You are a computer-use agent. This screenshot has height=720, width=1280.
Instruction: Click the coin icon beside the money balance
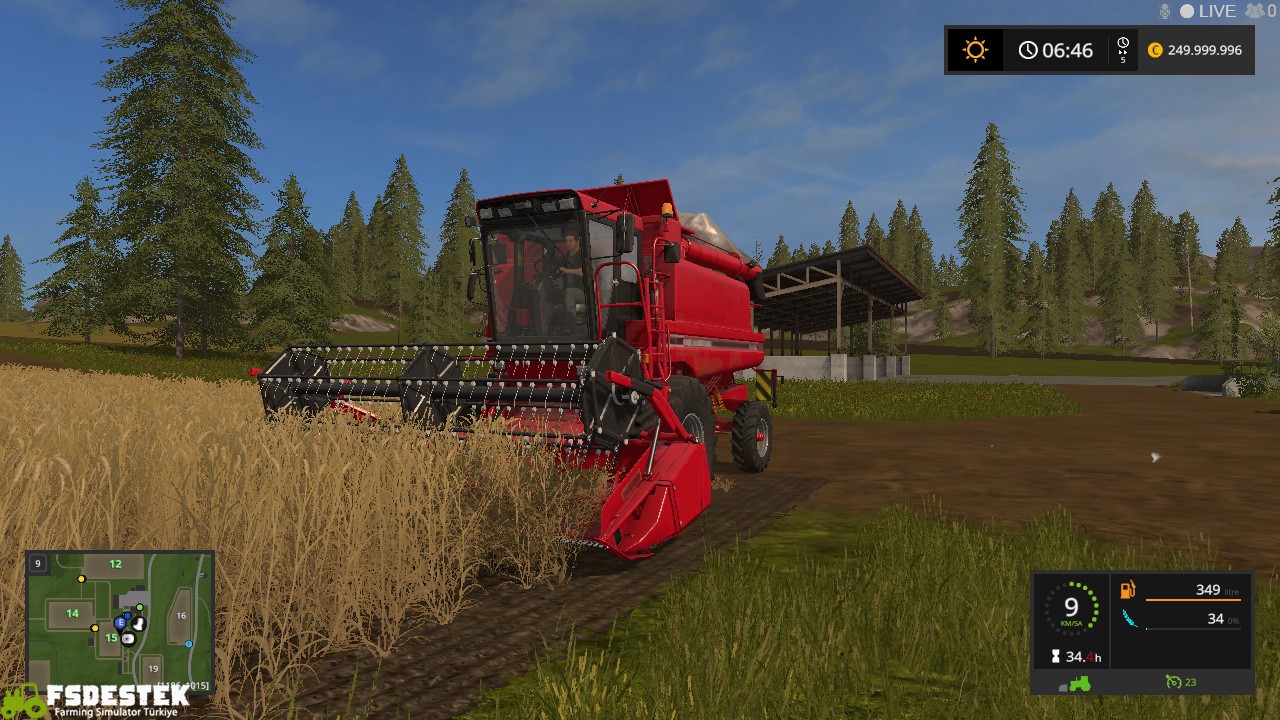[x=1155, y=49]
